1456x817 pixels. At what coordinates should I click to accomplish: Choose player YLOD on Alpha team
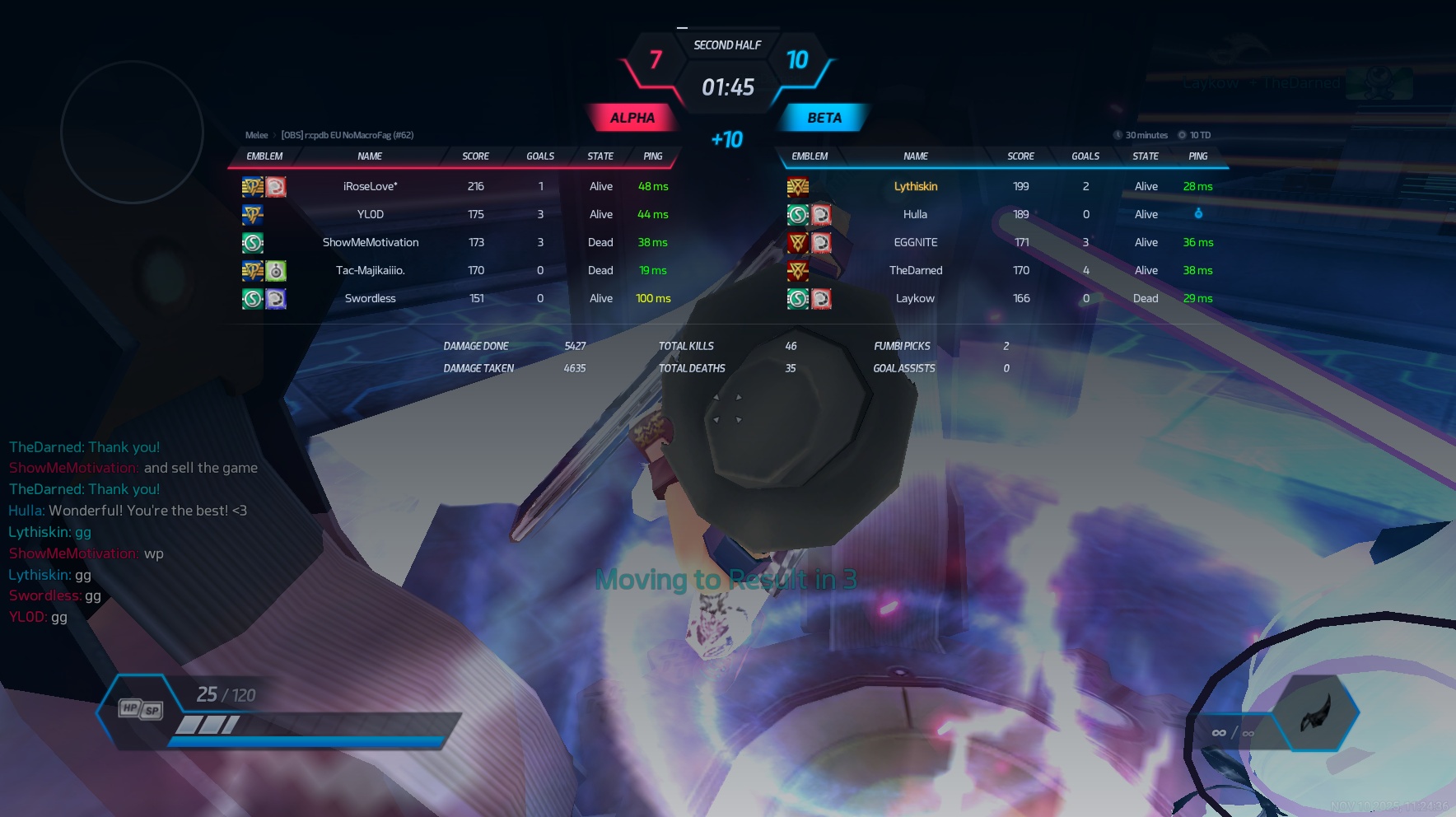(x=370, y=214)
